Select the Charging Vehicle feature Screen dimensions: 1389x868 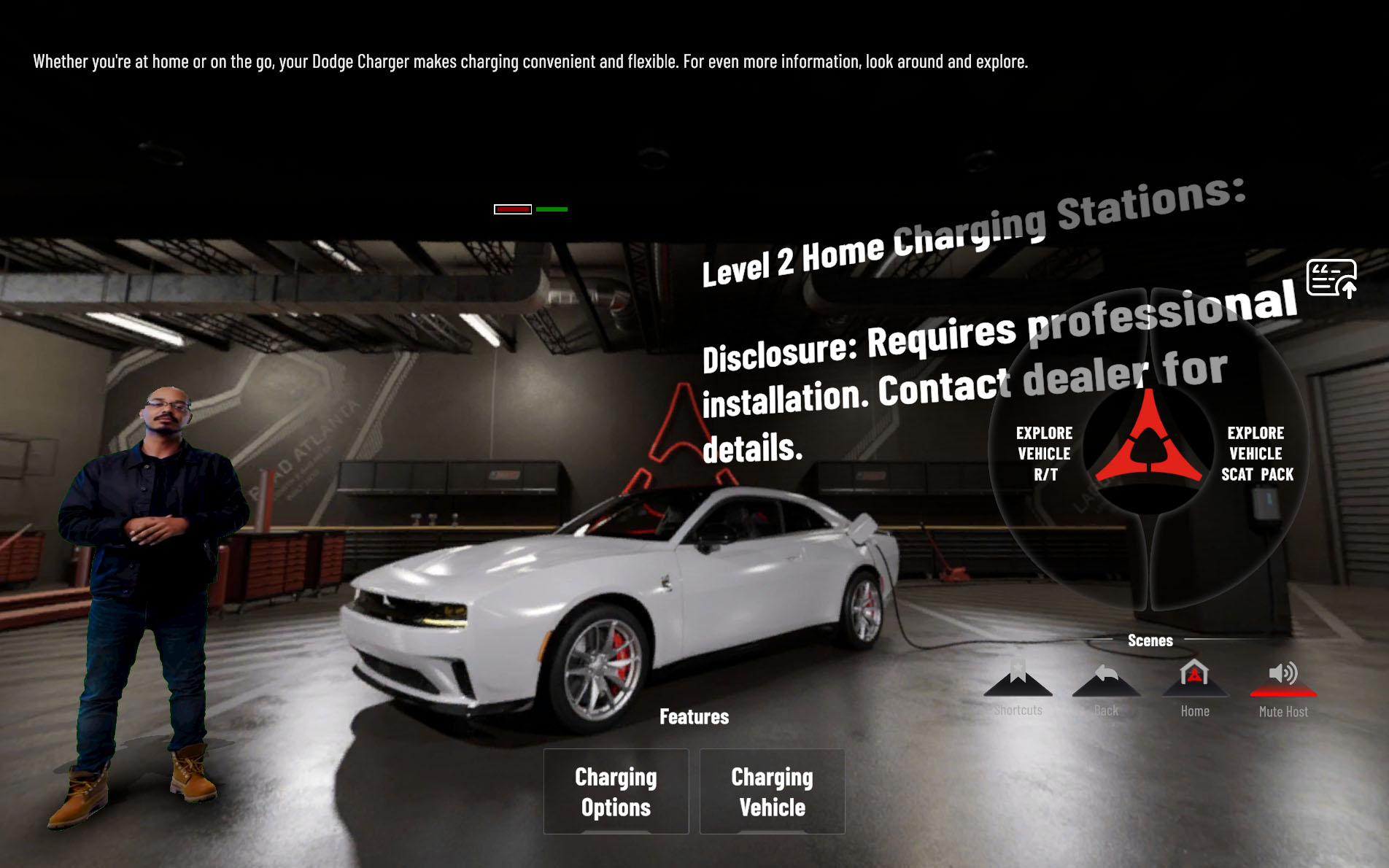click(772, 791)
